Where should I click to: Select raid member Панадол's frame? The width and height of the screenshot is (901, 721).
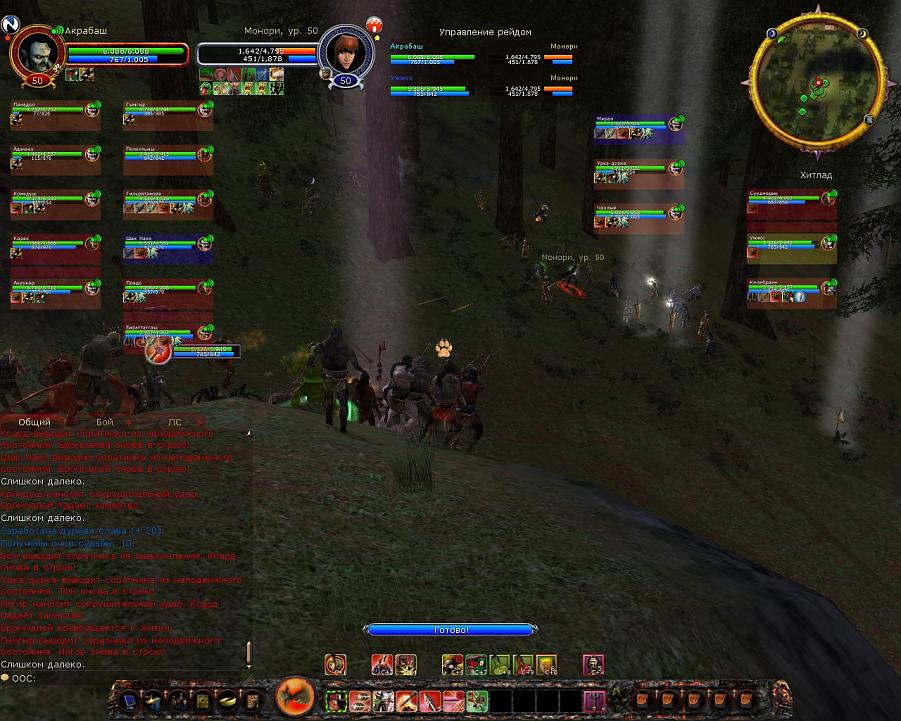55,113
